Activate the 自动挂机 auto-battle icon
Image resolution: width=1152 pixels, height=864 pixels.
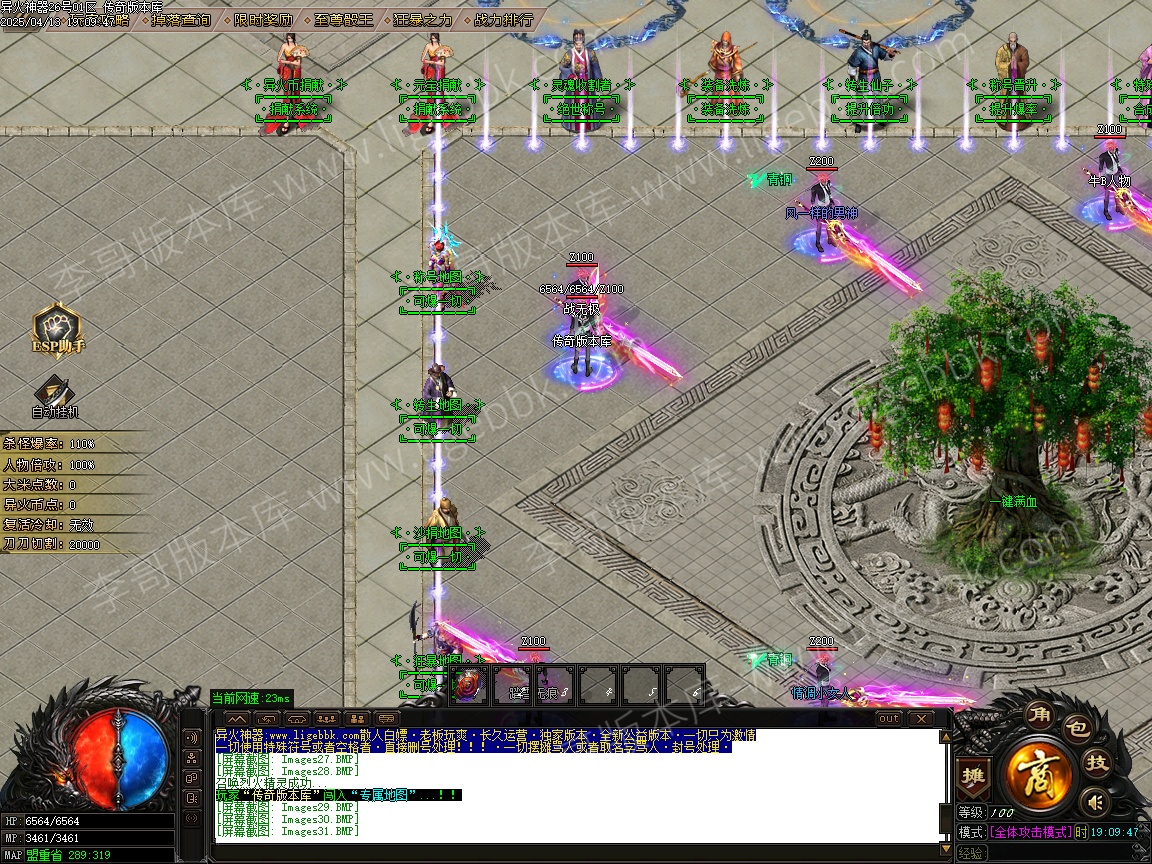click(54, 396)
